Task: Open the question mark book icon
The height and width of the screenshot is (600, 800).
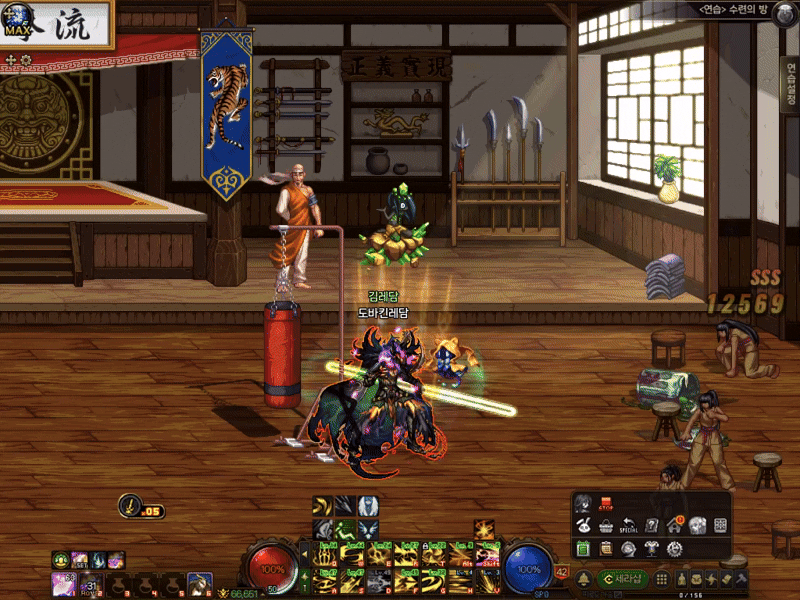Action: point(652,525)
